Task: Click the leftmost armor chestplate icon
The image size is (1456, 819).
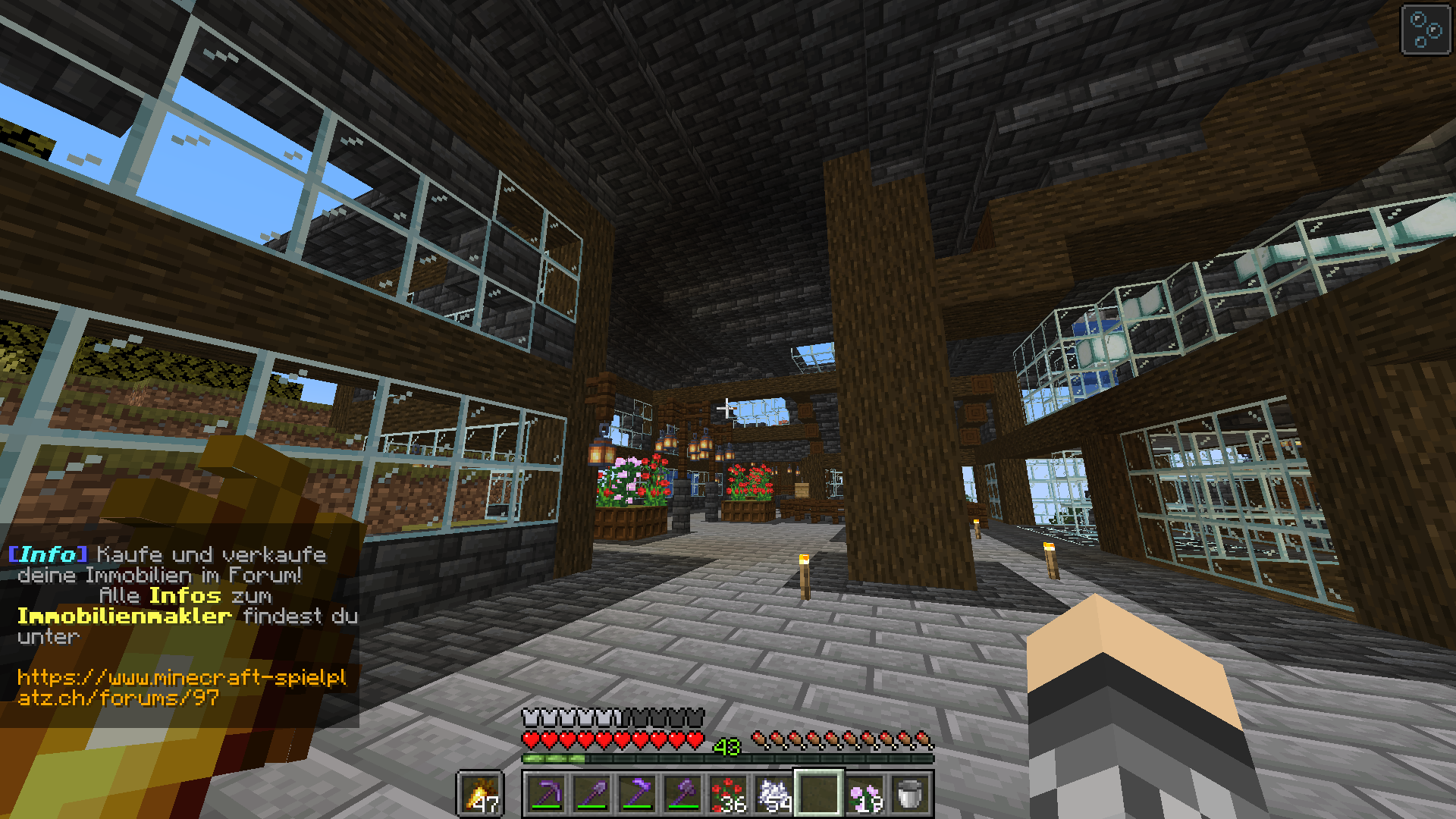Action: coord(529,716)
